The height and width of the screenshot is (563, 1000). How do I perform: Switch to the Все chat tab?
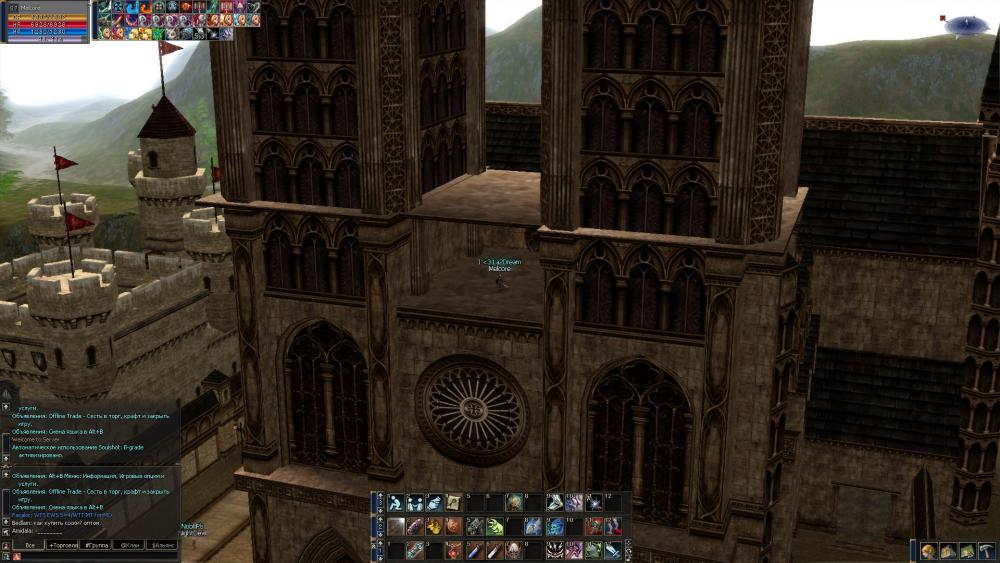(29, 545)
